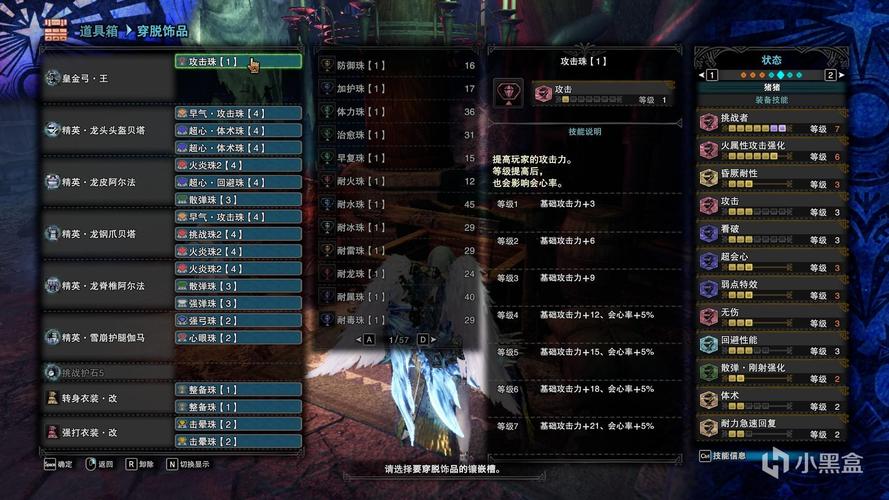Pick the 强弹珠【3】 decoration slot
The image size is (889, 500).
click(x=238, y=303)
